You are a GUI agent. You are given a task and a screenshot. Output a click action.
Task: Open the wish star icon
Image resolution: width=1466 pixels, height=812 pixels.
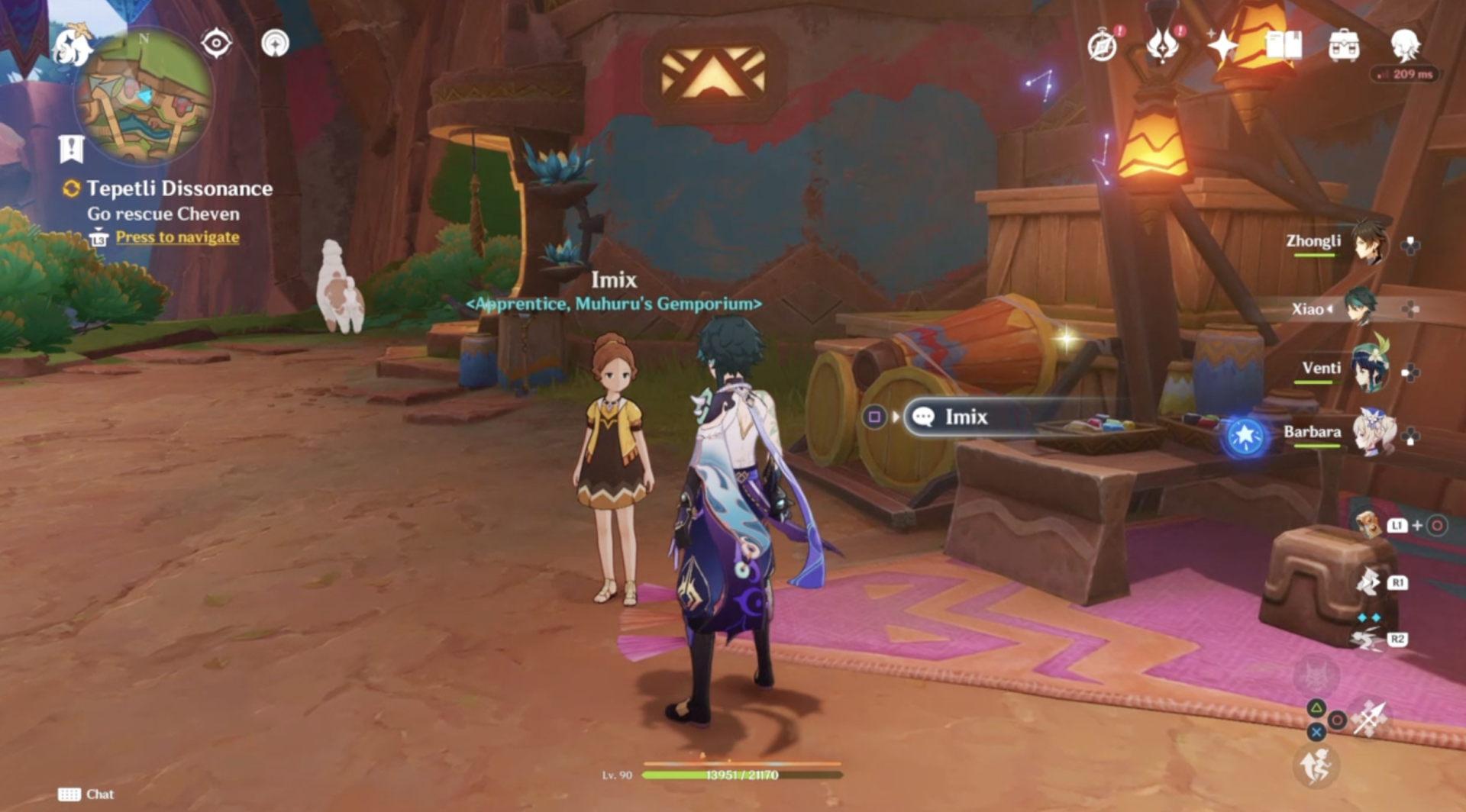(1222, 46)
